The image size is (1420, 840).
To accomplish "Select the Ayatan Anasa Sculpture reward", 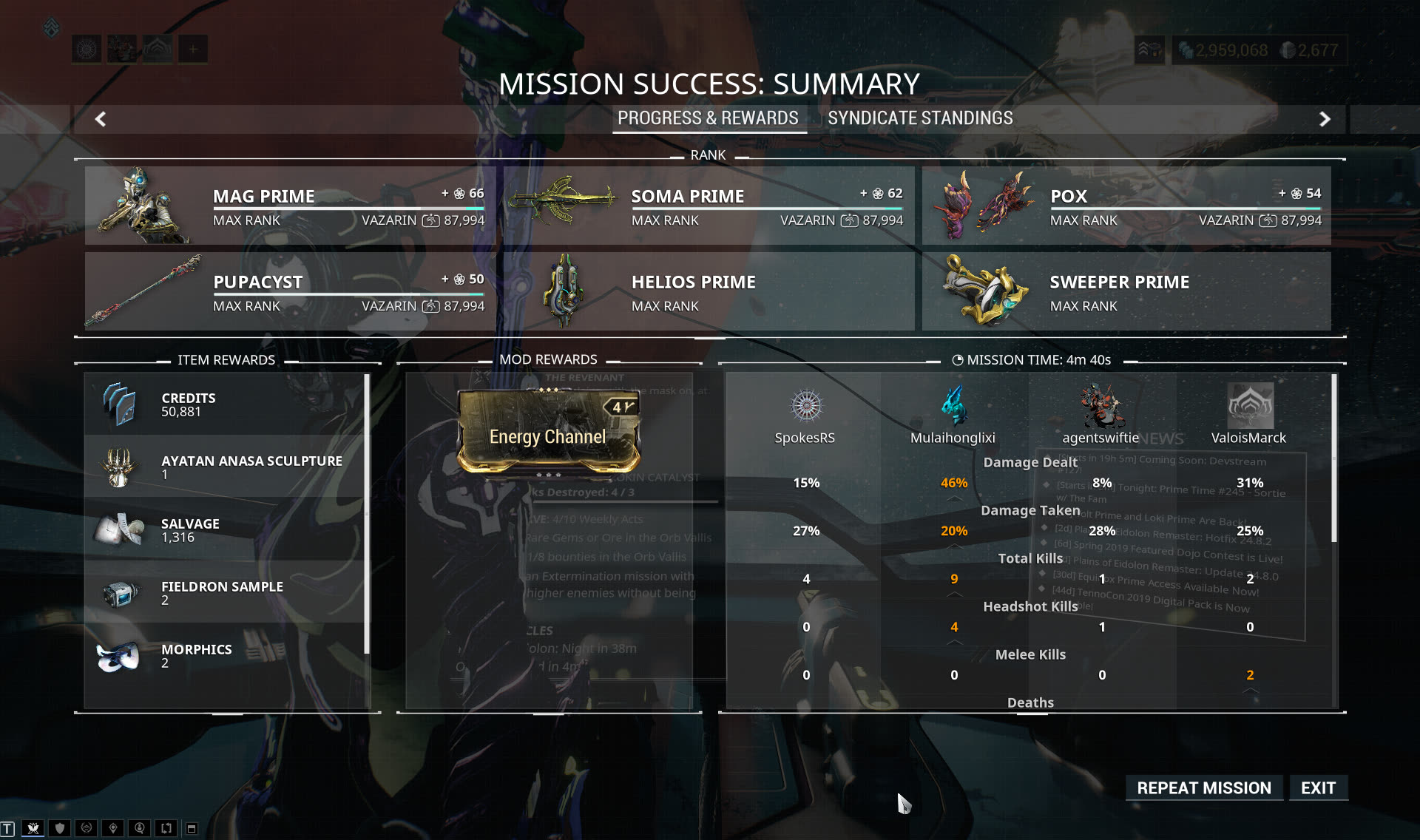I will (x=226, y=467).
